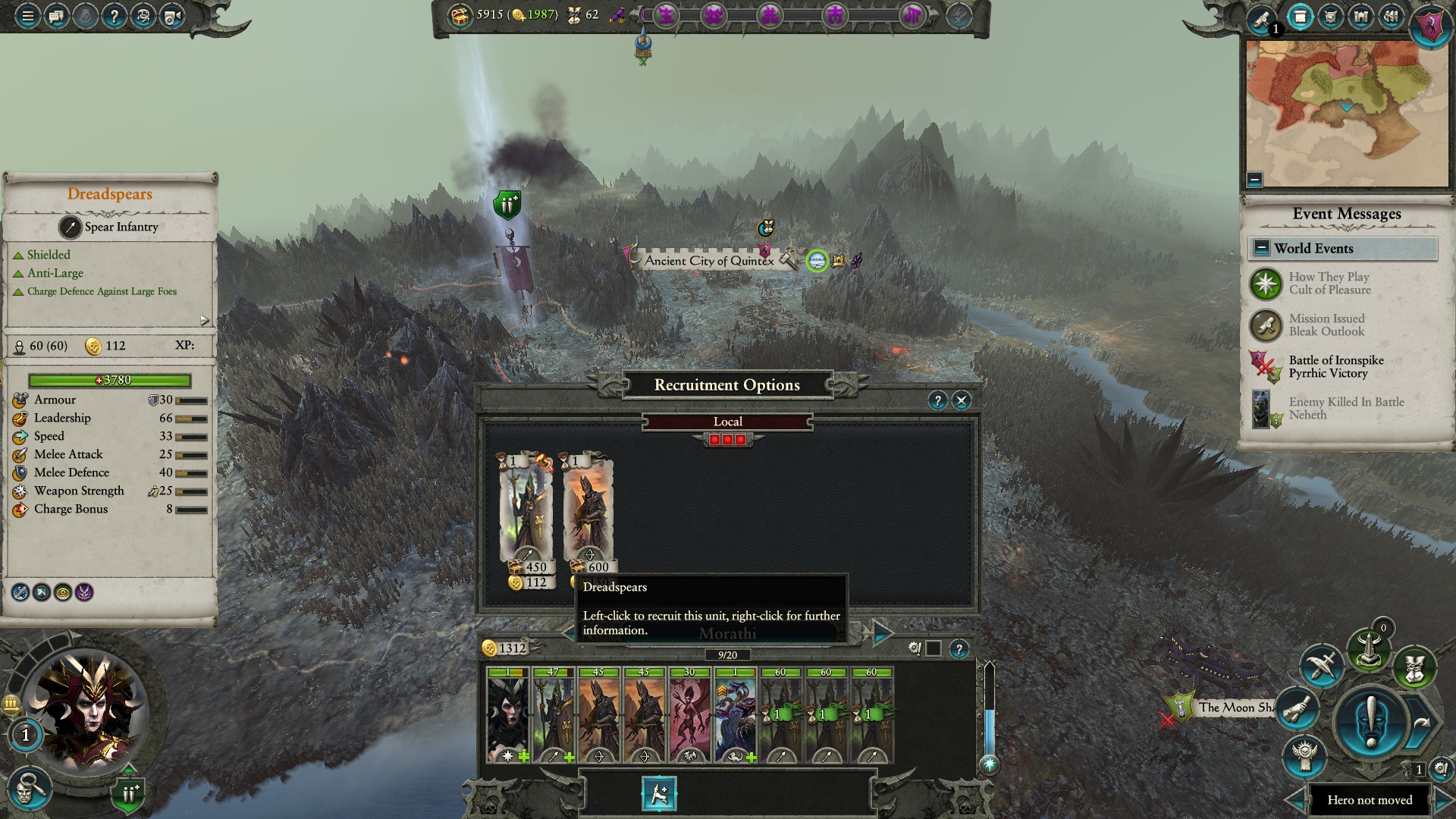Open the Battle of Ironspike event message
This screenshot has height=819, width=1456.
click(x=1335, y=367)
